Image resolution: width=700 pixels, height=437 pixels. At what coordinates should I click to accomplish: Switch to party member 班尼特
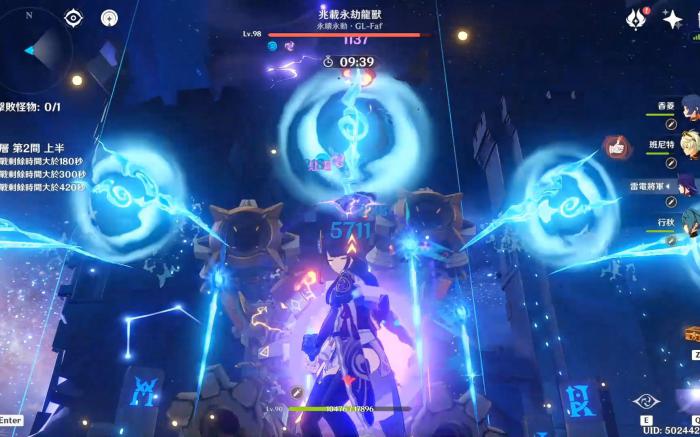click(x=689, y=143)
